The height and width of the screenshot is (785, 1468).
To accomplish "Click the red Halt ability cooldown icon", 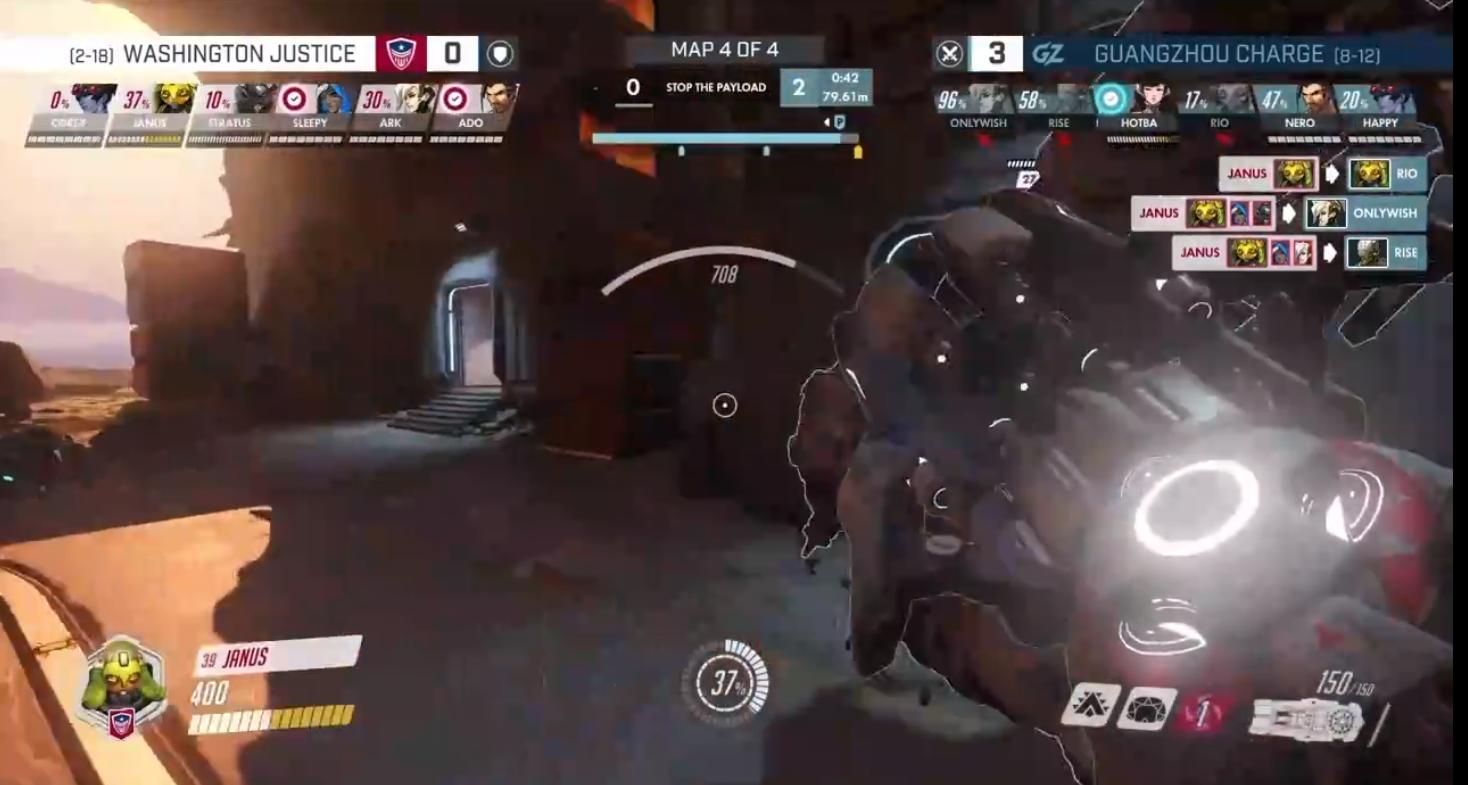I will coord(1204,712).
